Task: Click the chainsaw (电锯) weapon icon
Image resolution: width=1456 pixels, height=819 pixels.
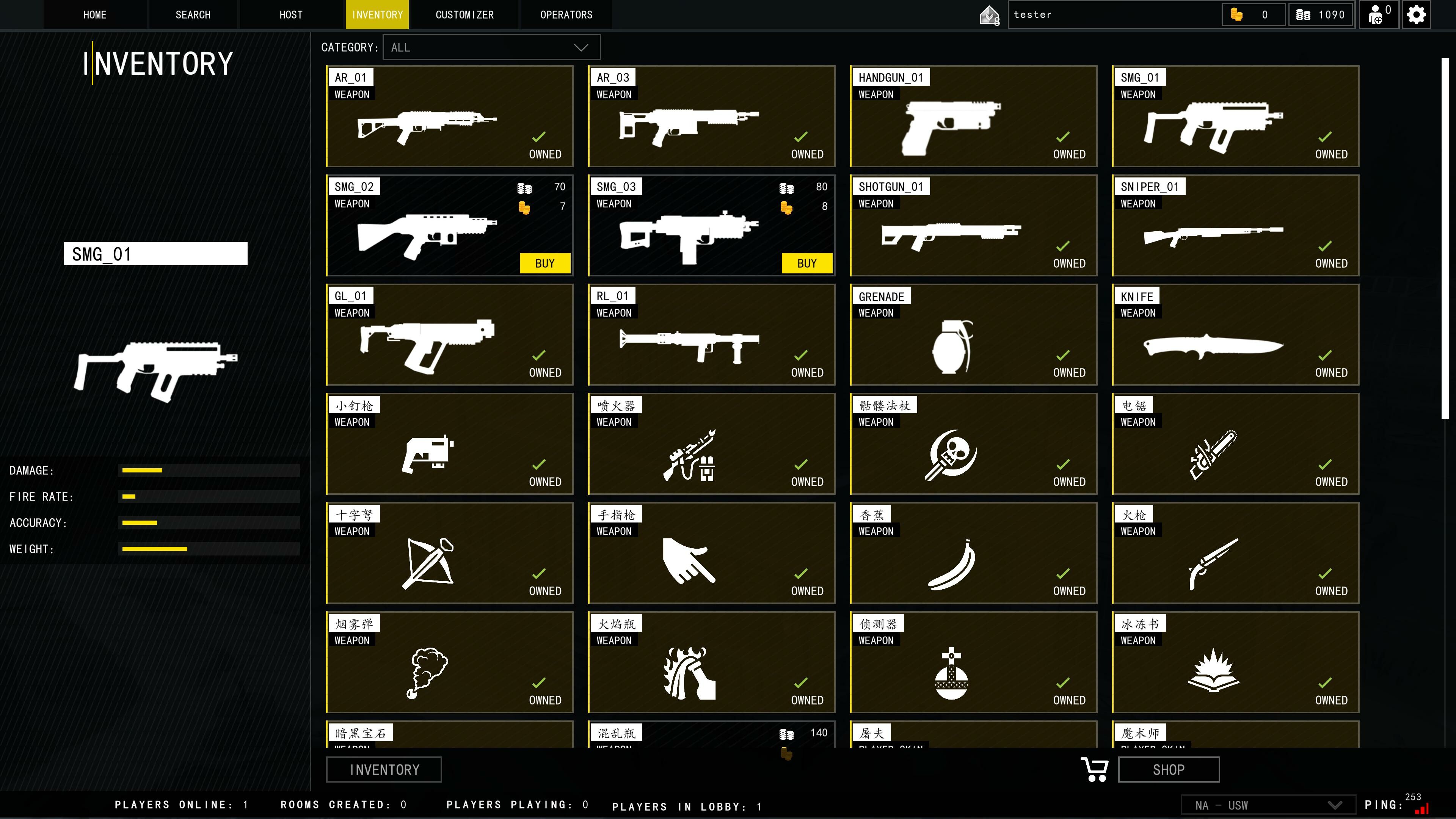Action: click(1213, 455)
